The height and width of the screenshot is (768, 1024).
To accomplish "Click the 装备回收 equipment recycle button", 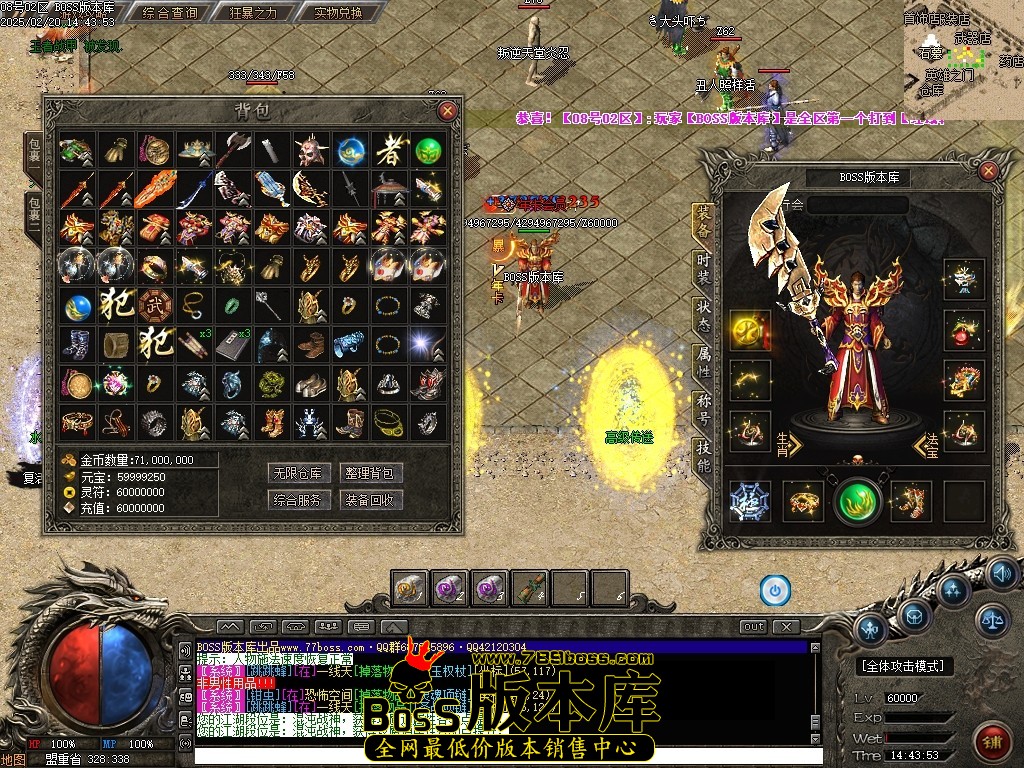I will (370, 499).
